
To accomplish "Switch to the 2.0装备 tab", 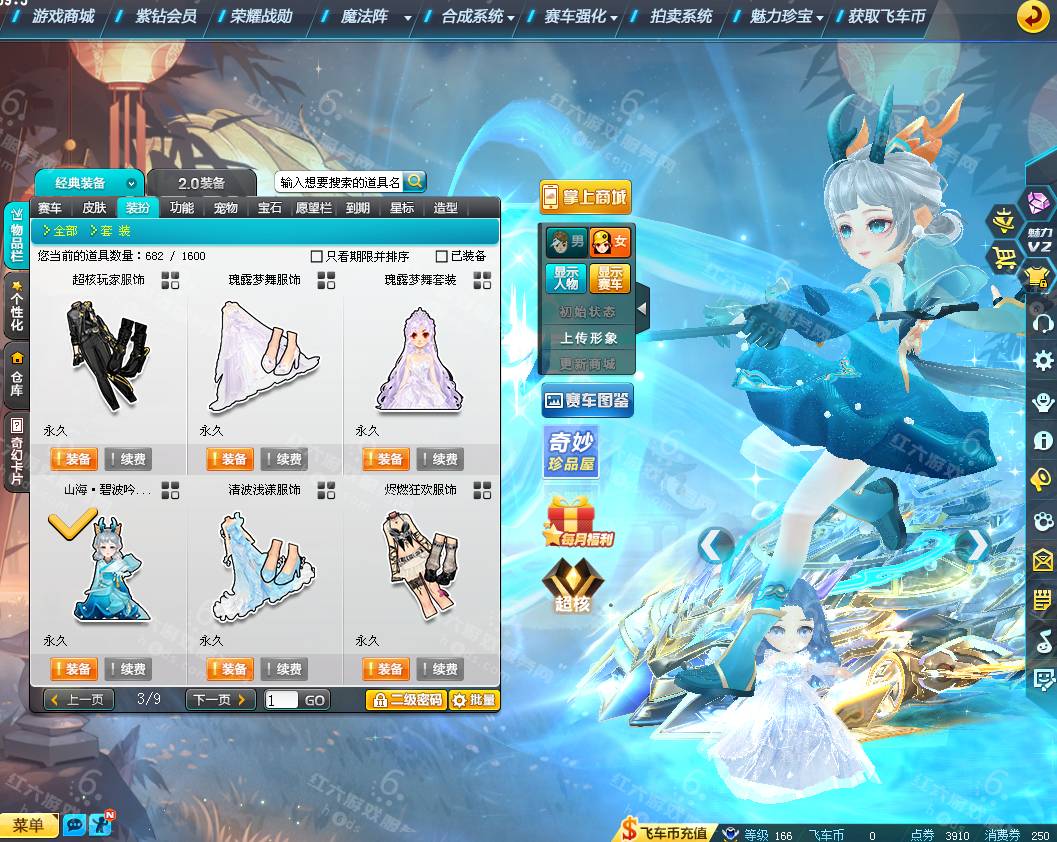I will pos(201,183).
